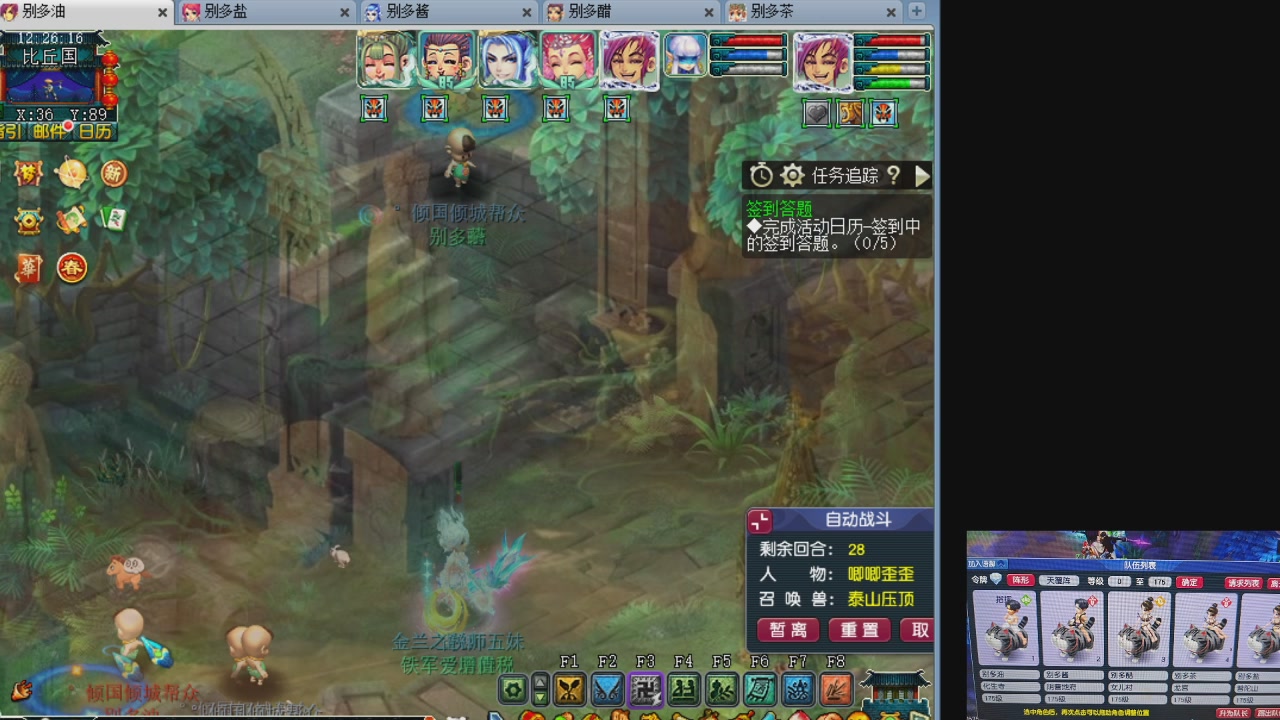Activate the F1 sprout skill icon
The image size is (1280, 720).
pos(569,688)
